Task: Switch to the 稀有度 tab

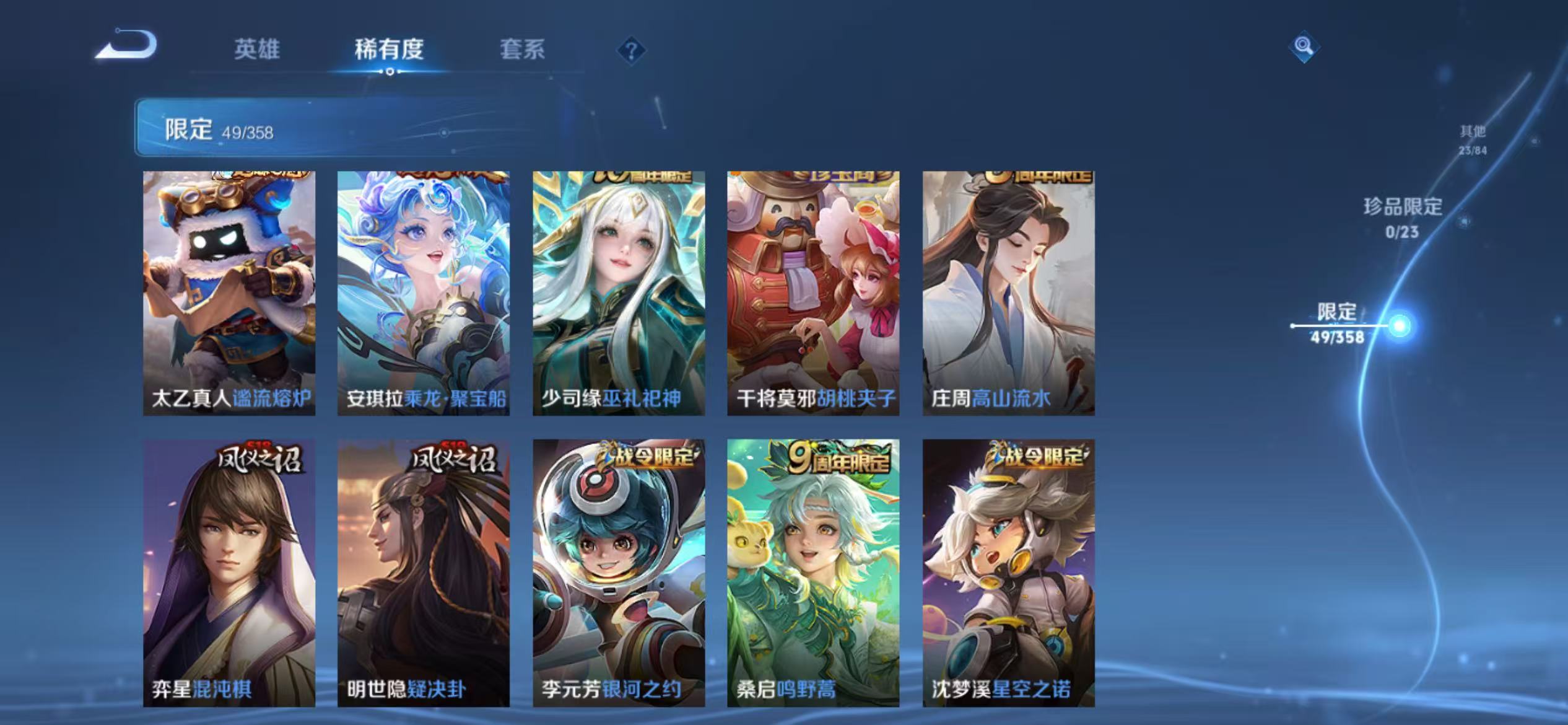Action: (390, 51)
